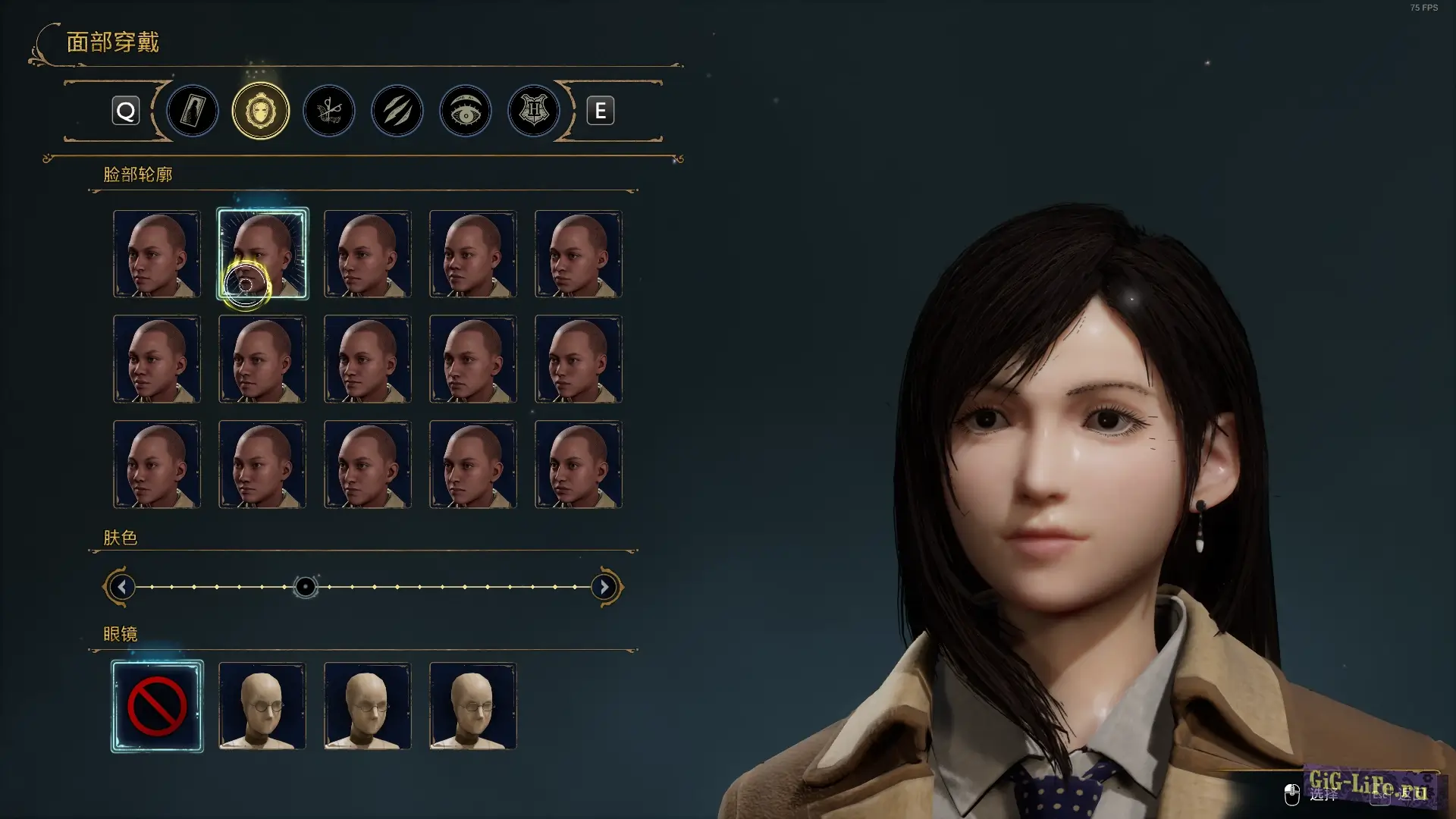Choose the large round glasses
The width and height of the screenshot is (1456, 819).
click(x=262, y=707)
